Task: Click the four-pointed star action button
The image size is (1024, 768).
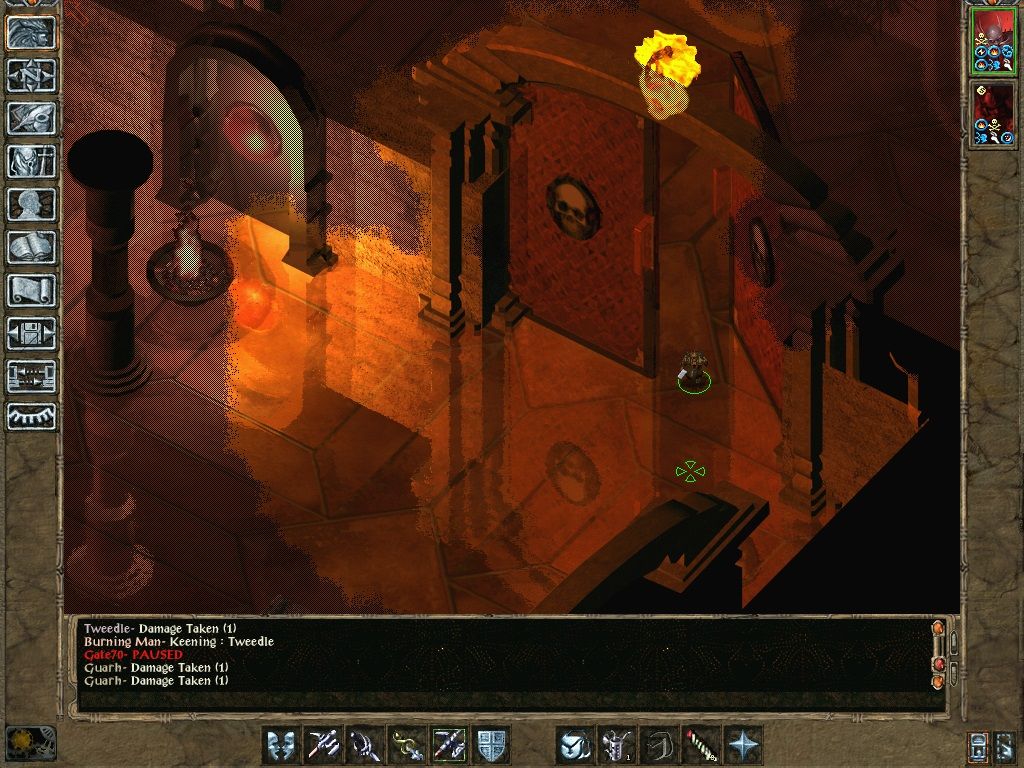Action: pyautogui.click(x=743, y=745)
